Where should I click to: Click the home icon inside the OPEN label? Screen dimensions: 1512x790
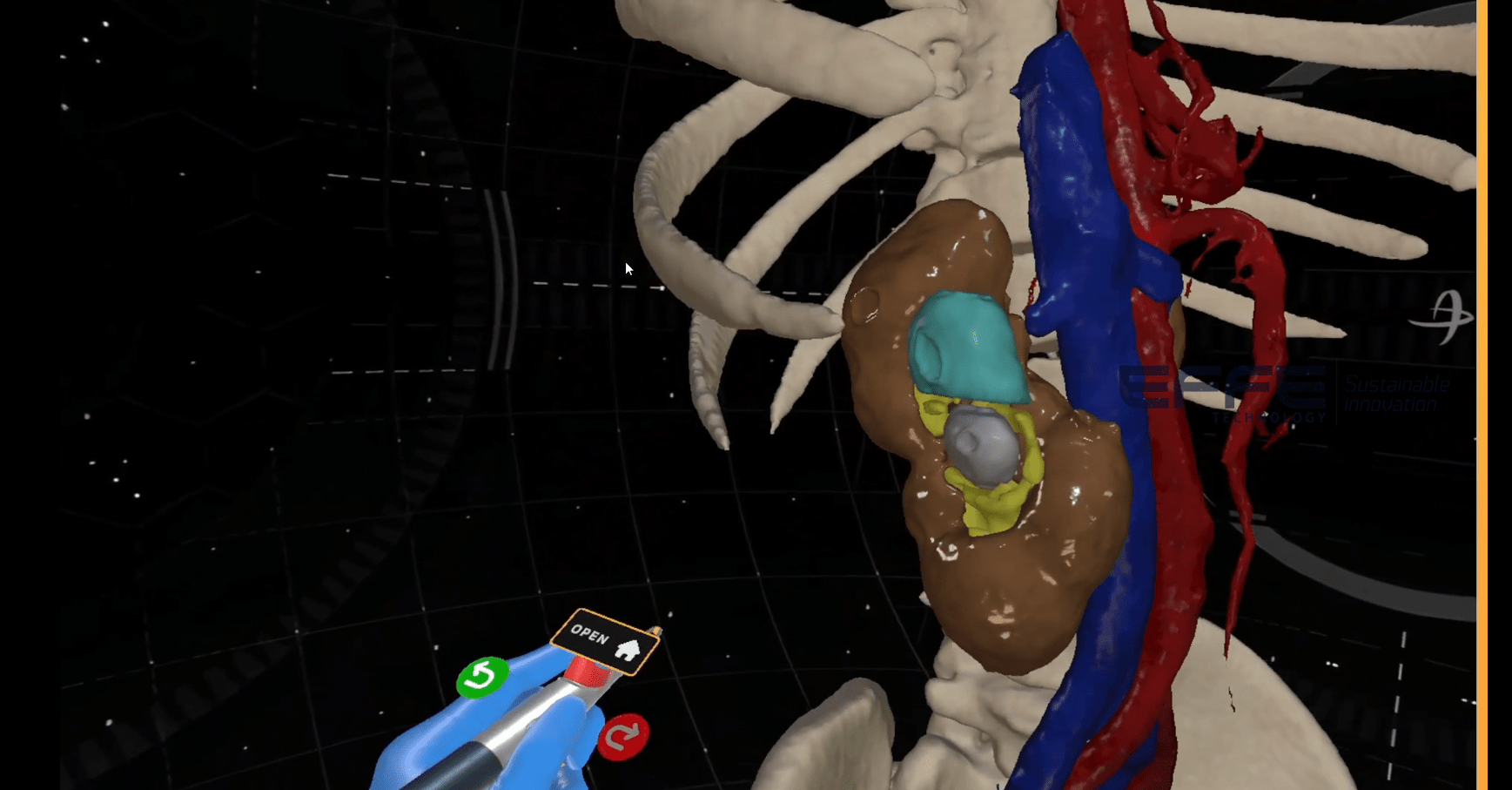point(629,649)
